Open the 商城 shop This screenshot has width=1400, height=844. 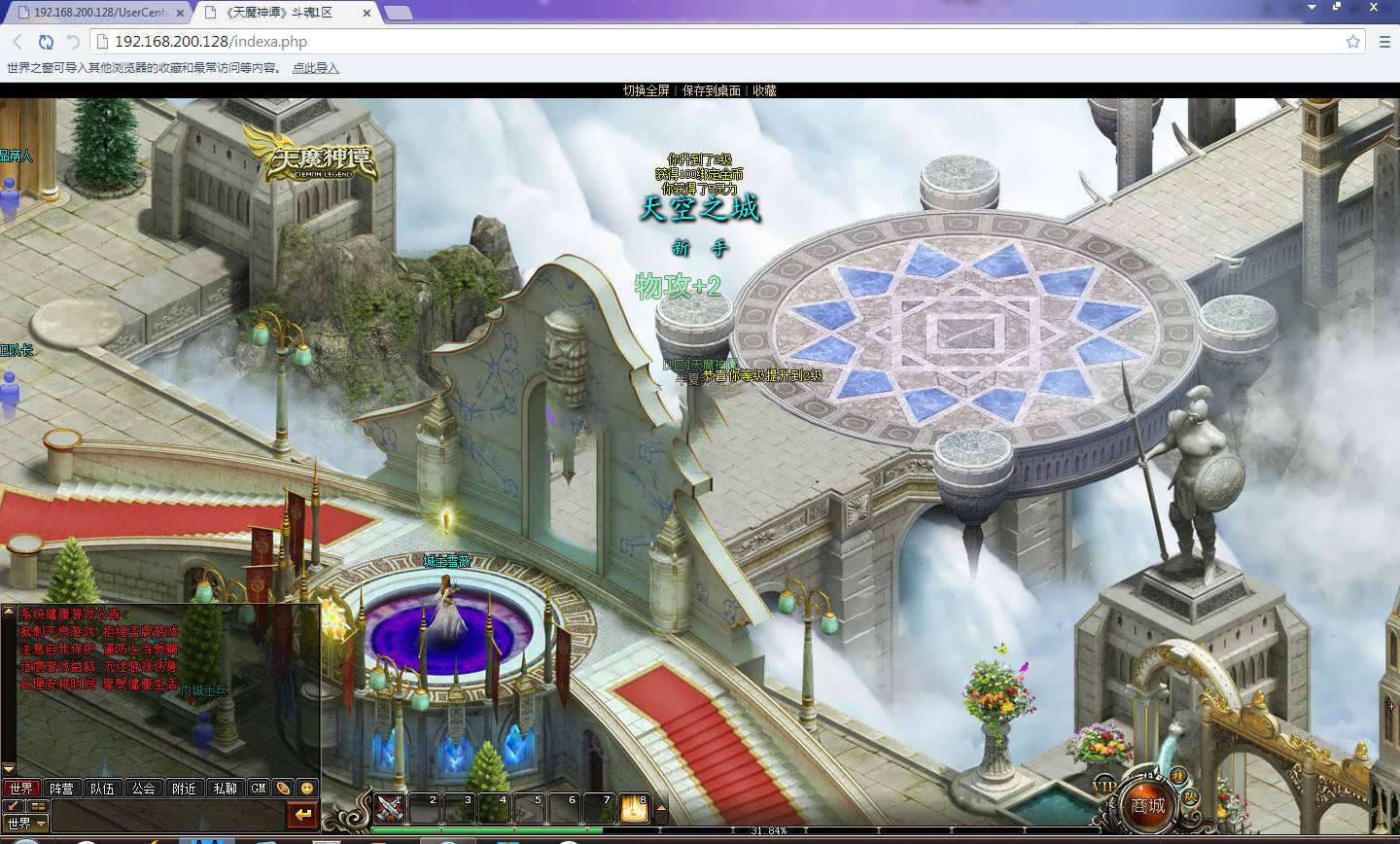pyautogui.click(x=1147, y=805)
